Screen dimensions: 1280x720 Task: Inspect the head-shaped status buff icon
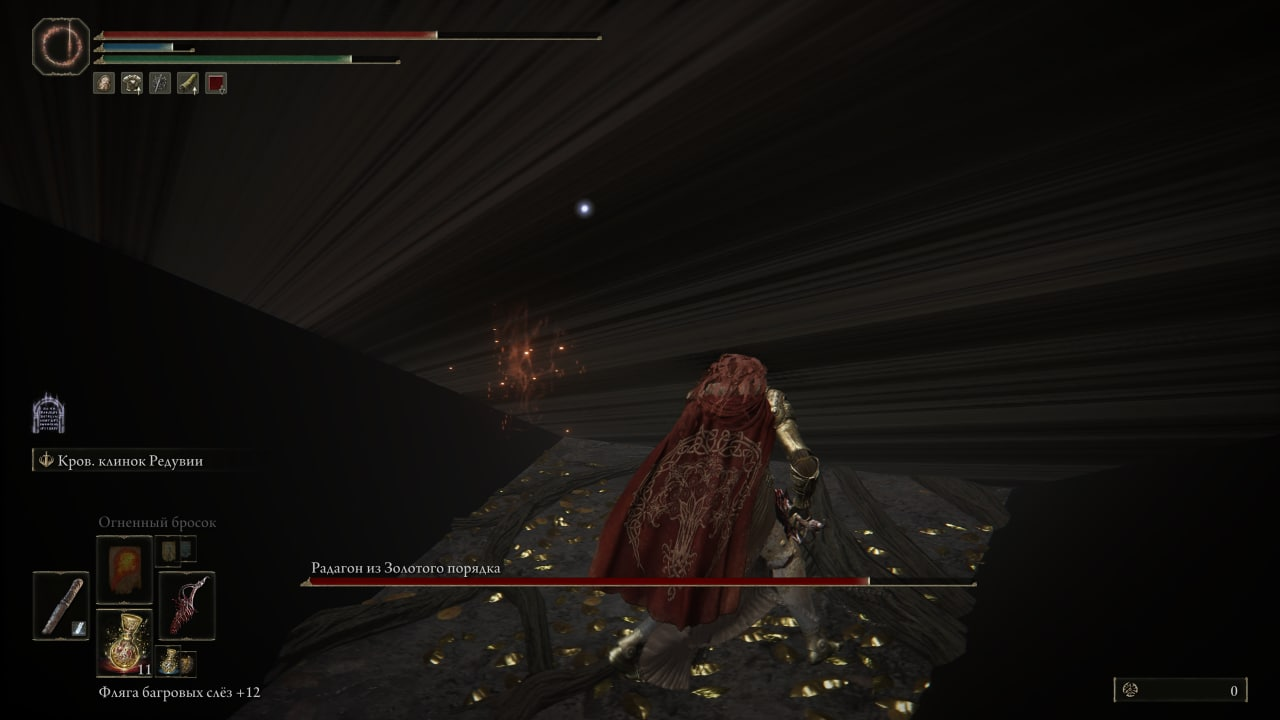(x=104, y=83)
